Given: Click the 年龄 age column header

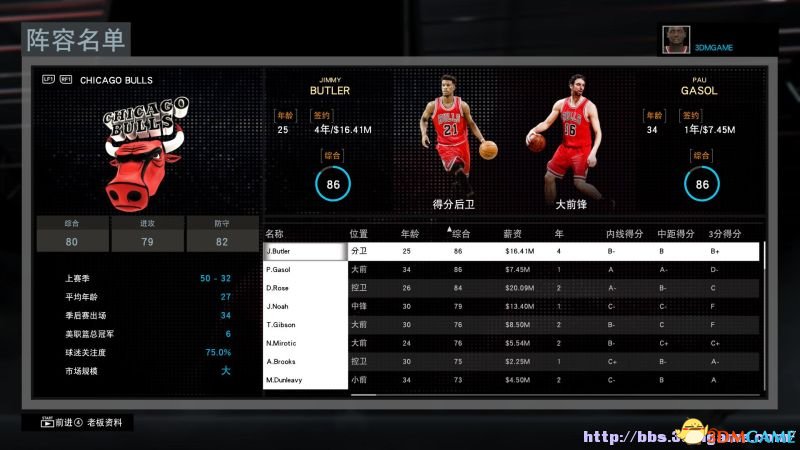Looking at the screenshot, I should pyautogui.click(x=410, y=233).
